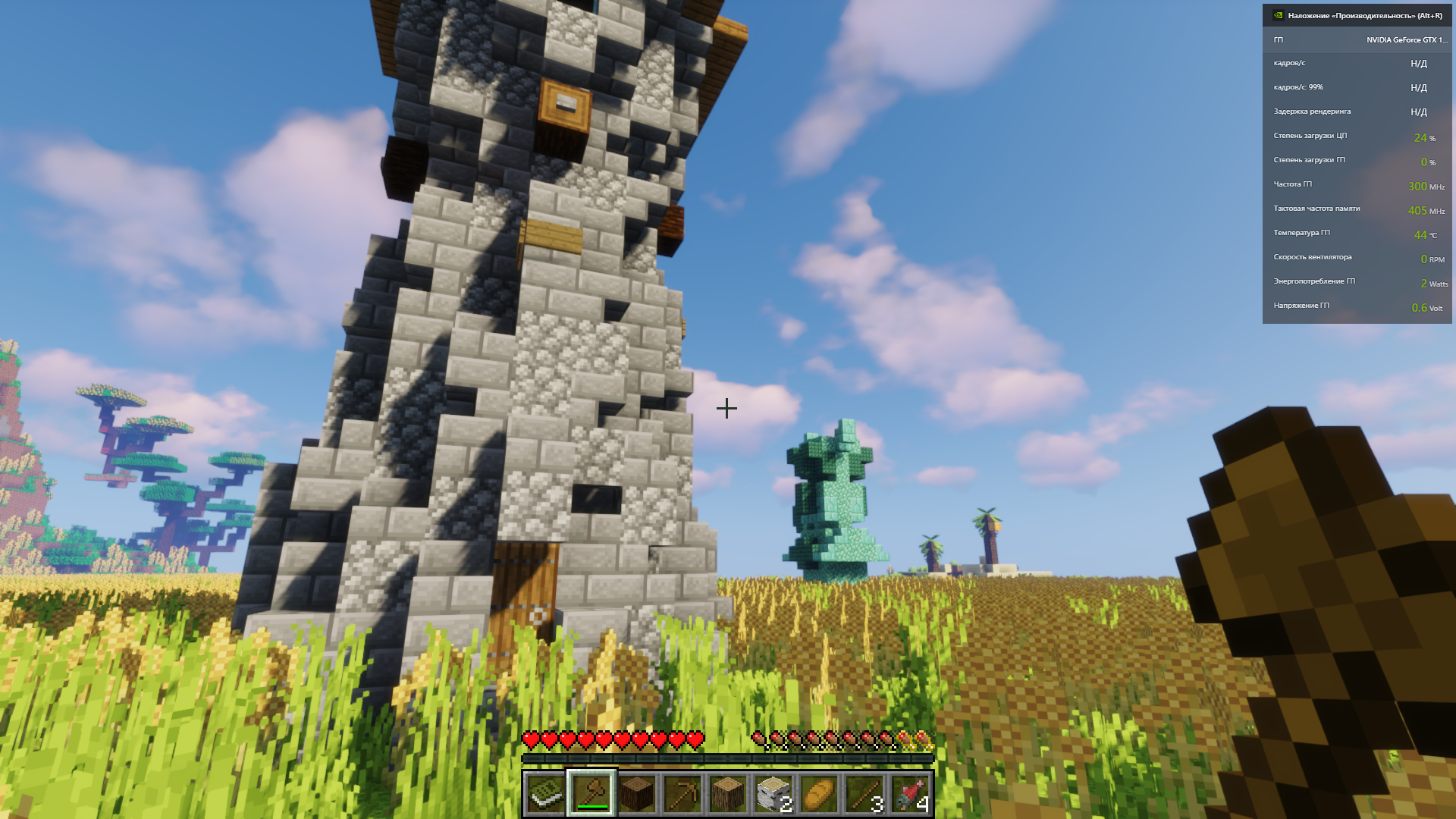Select the red raw meat slot
Image resolution: width=1456 pixels, height=819 pixels.
click(x=910, y=794)
